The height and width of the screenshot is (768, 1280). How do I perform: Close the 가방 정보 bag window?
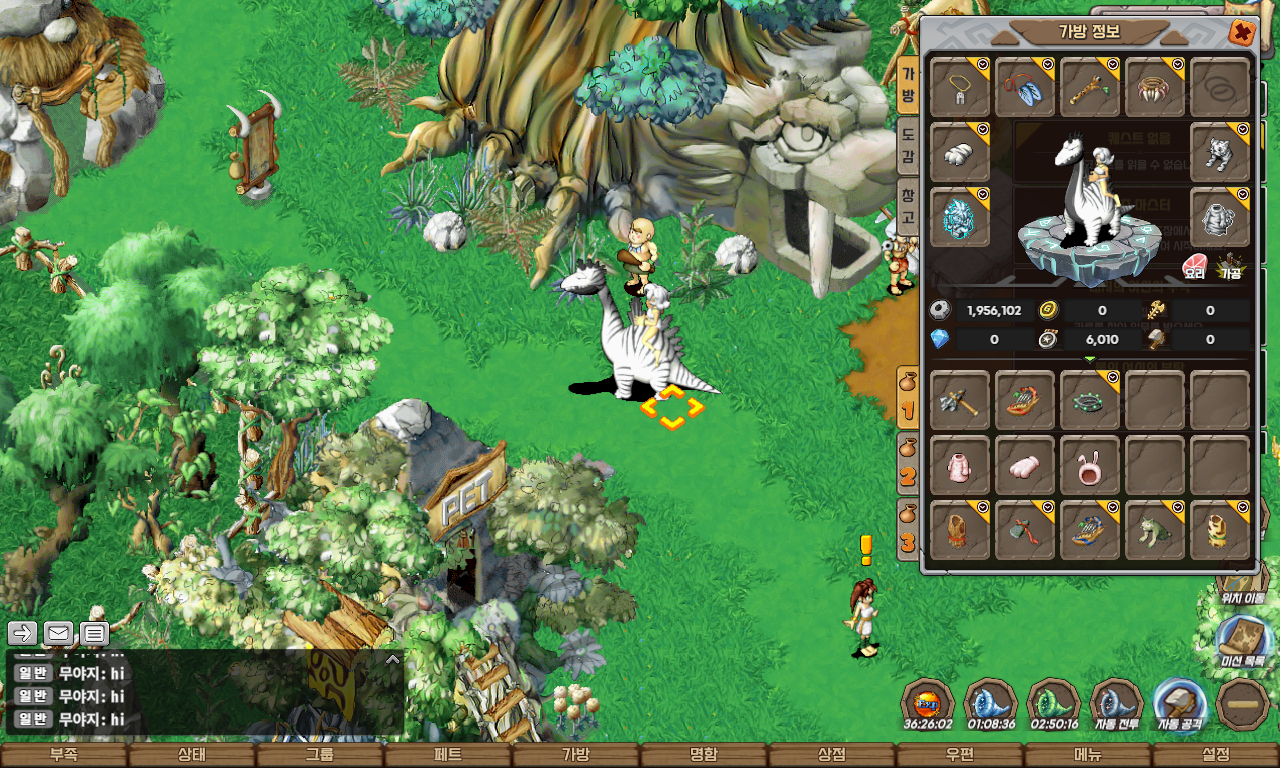click(x=1241, y=33)
